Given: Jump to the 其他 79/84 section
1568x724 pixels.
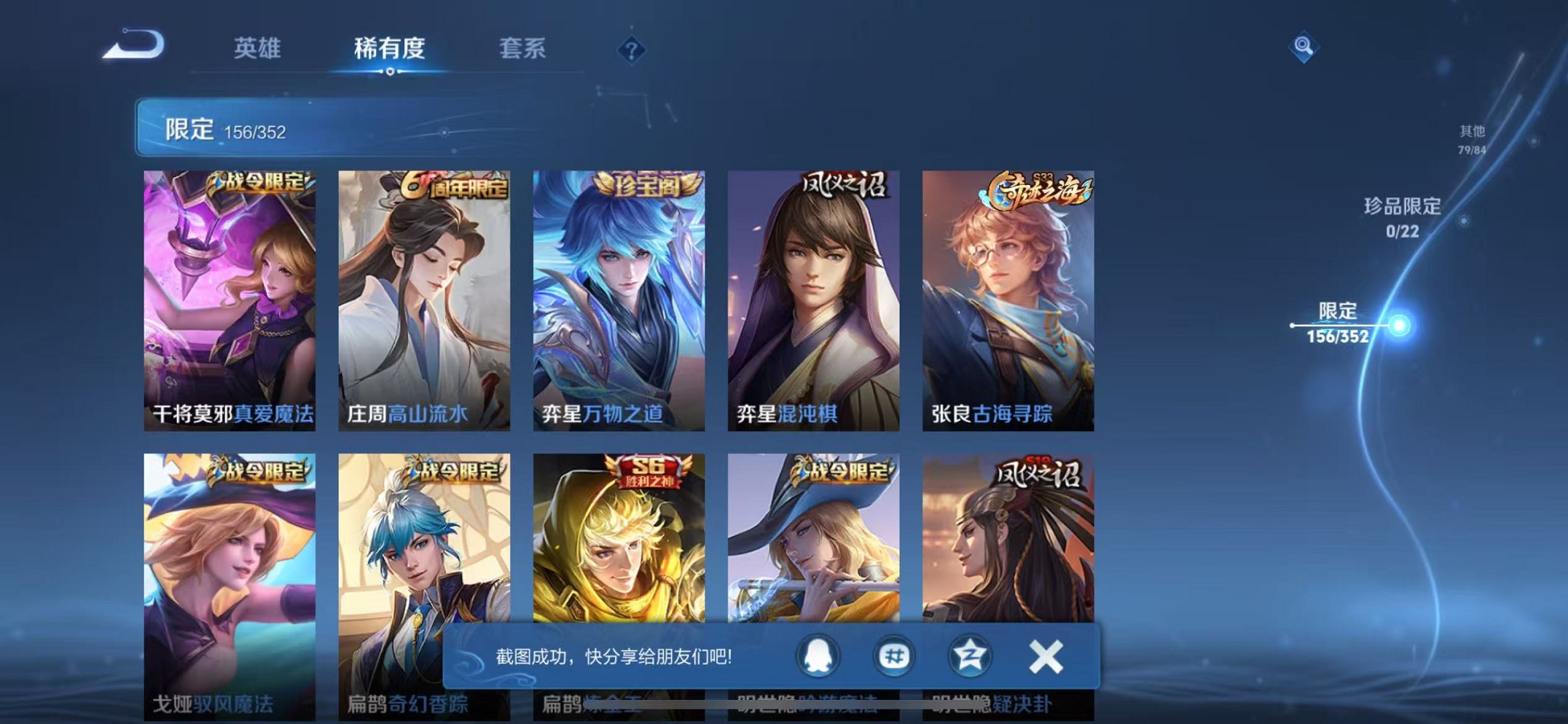Looking at the screenshot, I should [x=1473, y=138].
